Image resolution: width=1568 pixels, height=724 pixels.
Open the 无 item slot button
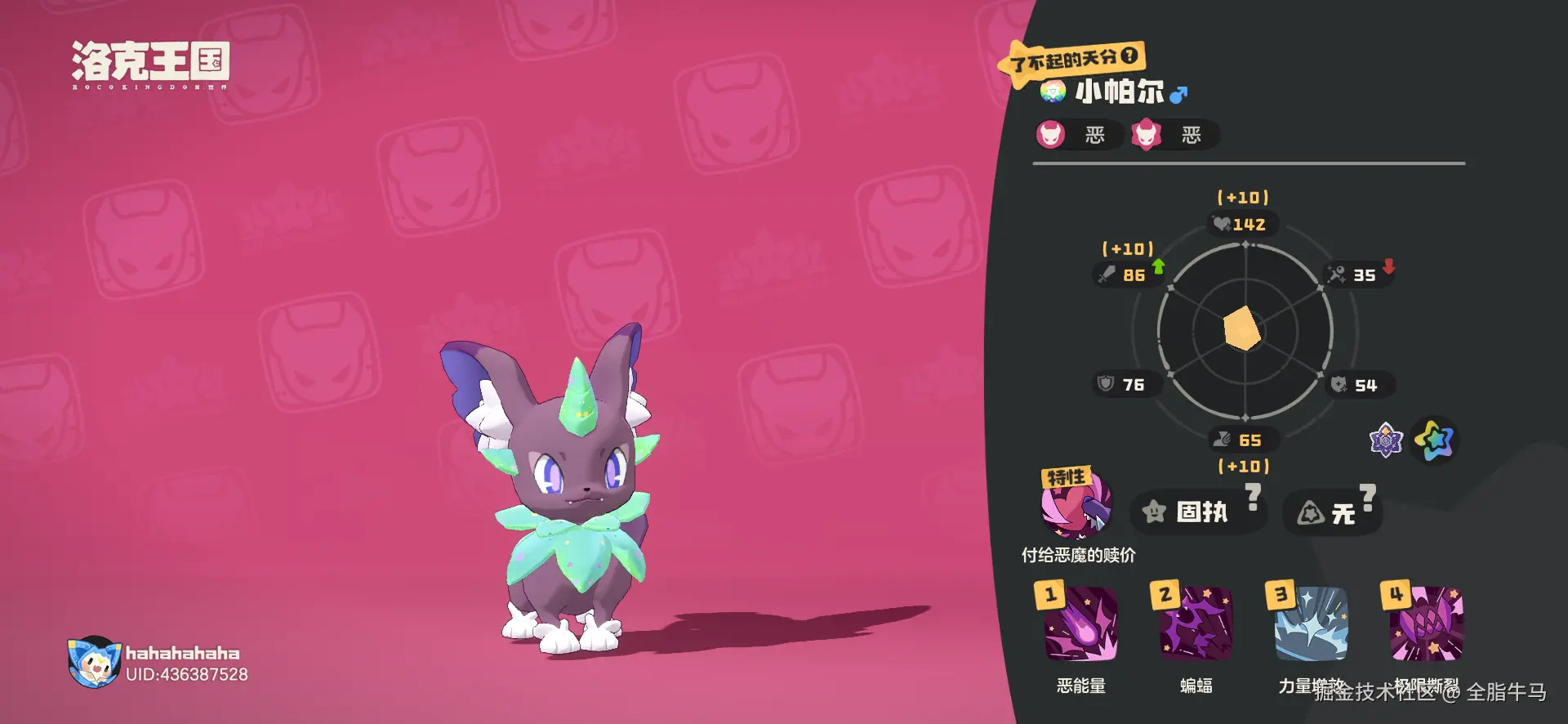pos(1332,512)
